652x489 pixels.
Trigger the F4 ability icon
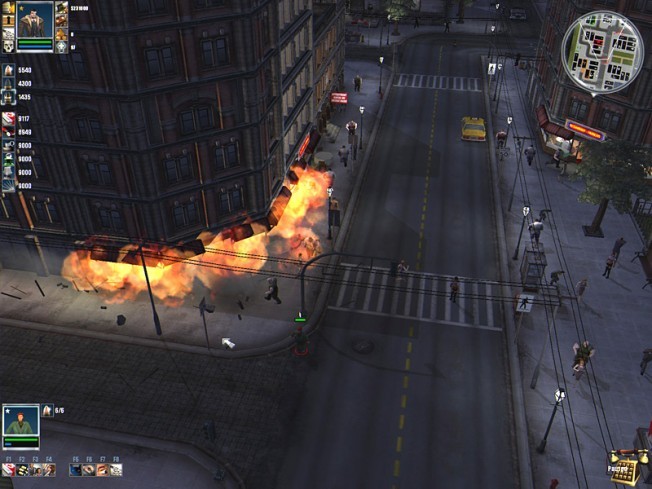(x=49, y=469)
